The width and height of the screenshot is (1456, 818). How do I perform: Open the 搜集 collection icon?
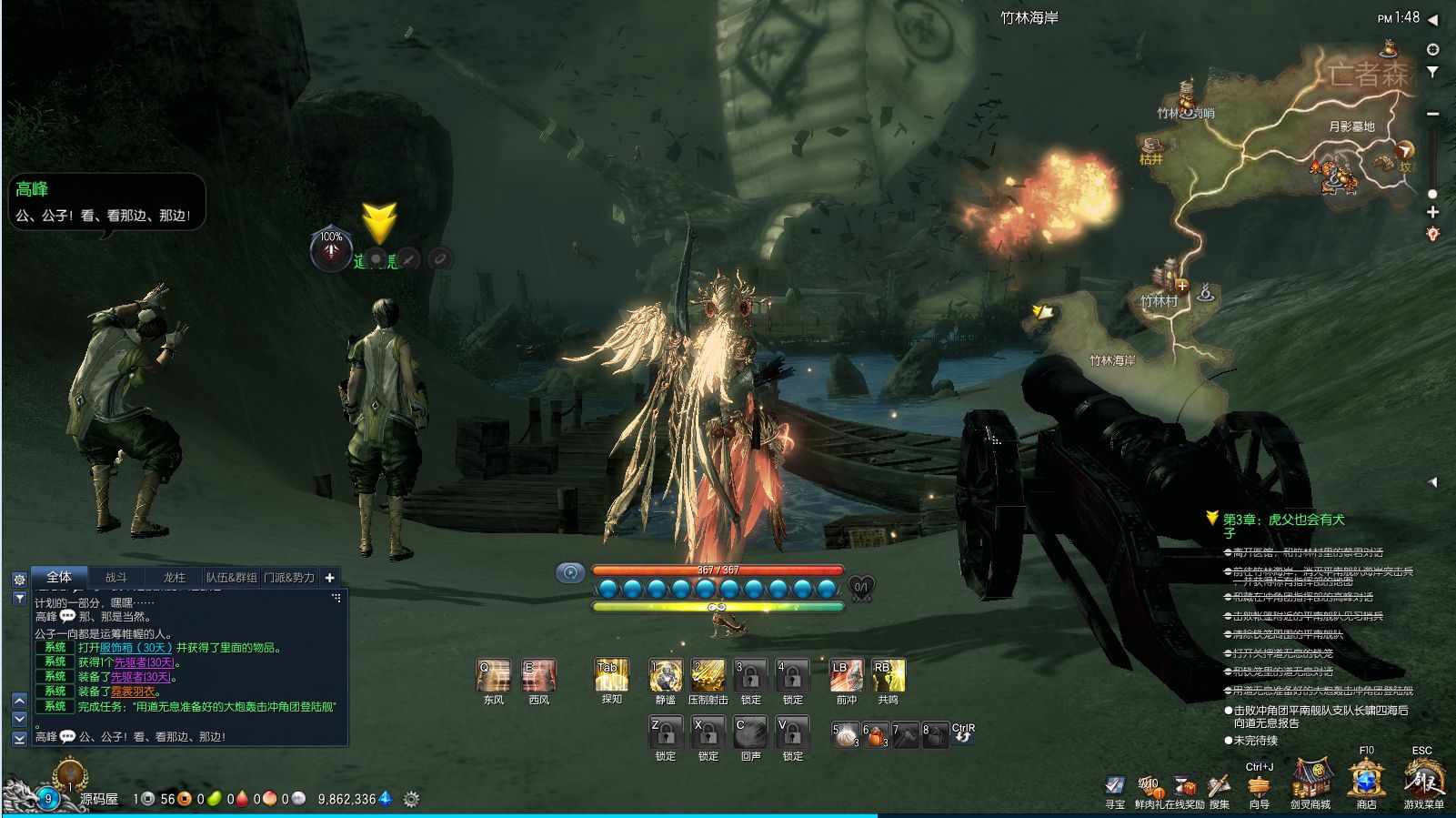coord(1219,786)
